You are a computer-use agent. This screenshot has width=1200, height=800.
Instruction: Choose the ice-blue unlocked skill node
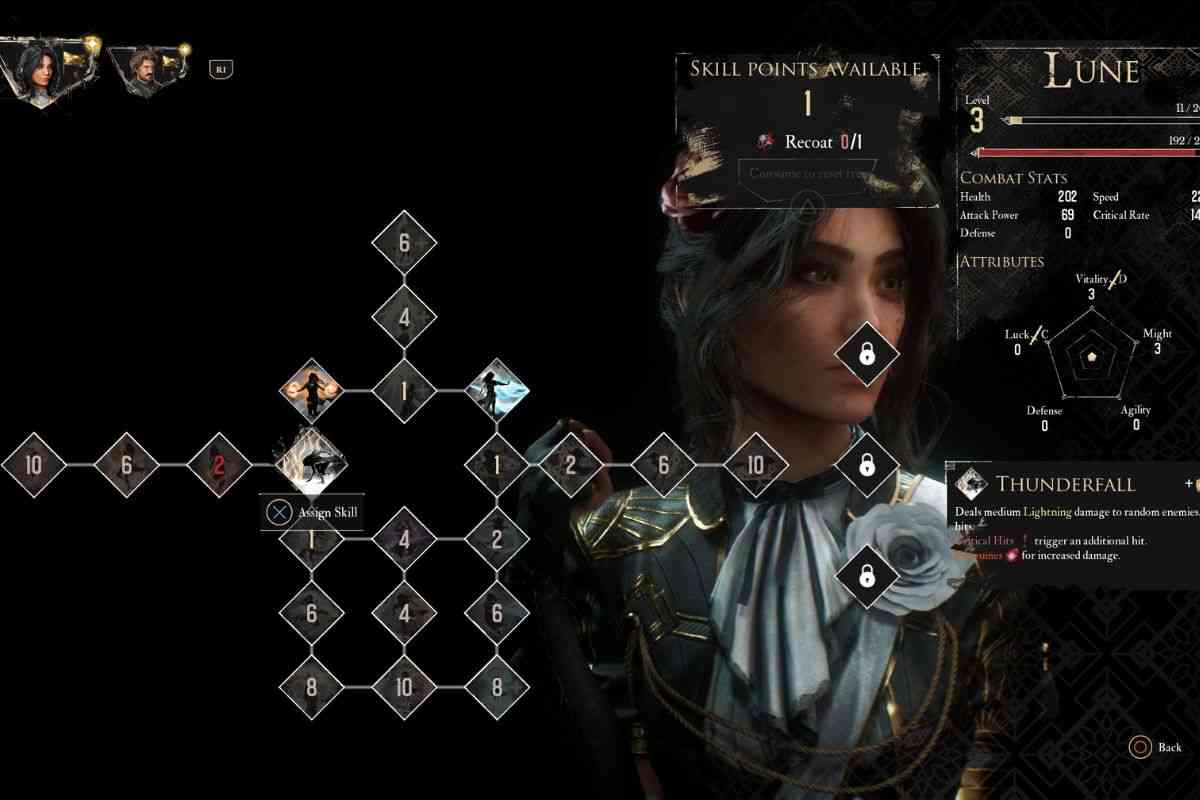(497, 390)
